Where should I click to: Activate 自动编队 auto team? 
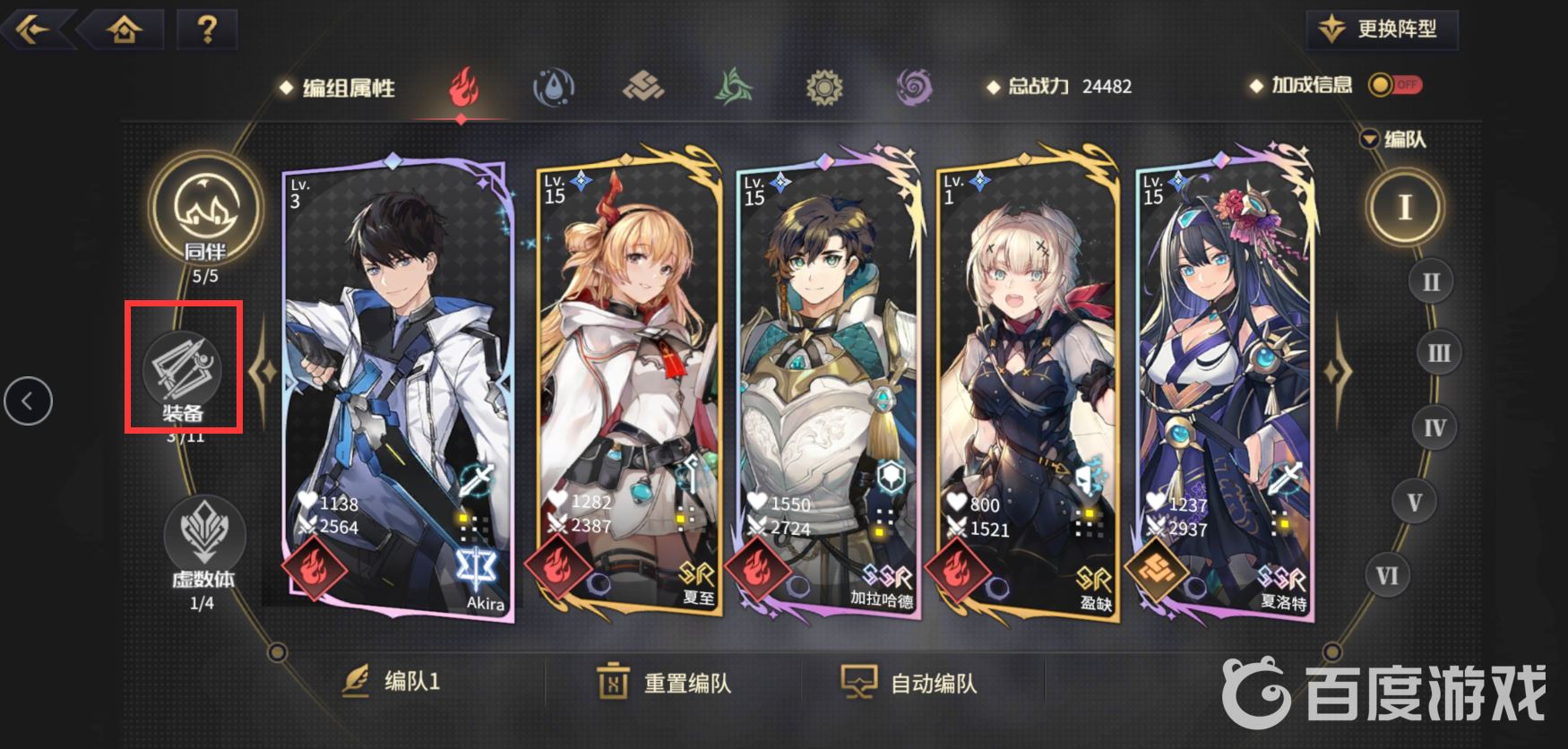(x=909, y=683)
